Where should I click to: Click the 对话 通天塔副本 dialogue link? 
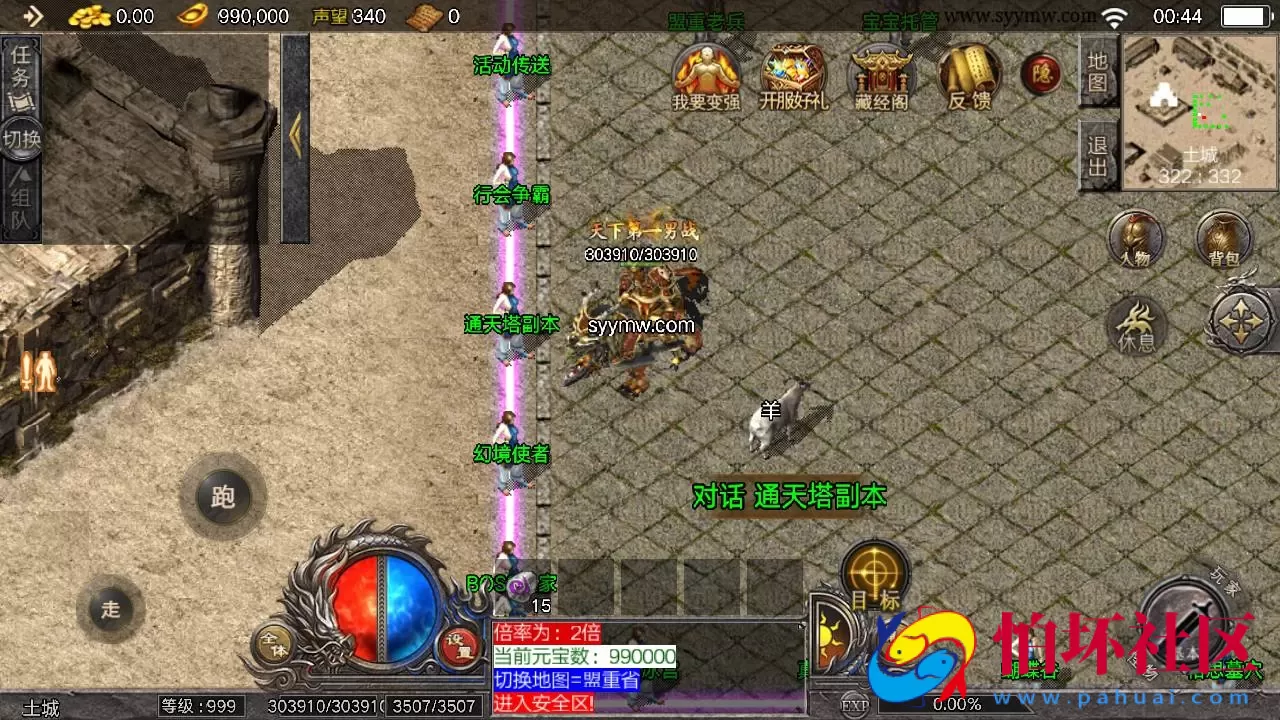coord(787,496)
